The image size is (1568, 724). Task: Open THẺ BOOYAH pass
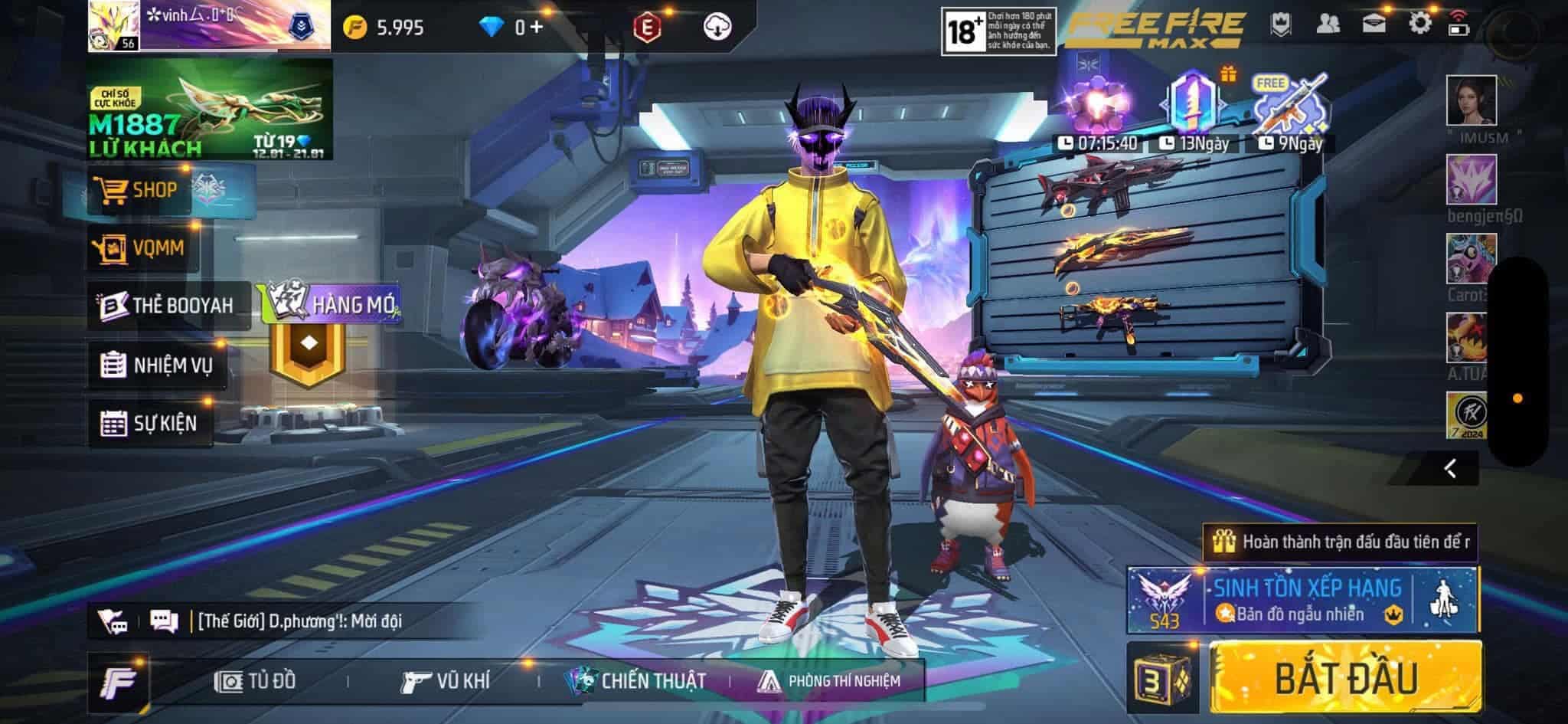pos(168,305)
